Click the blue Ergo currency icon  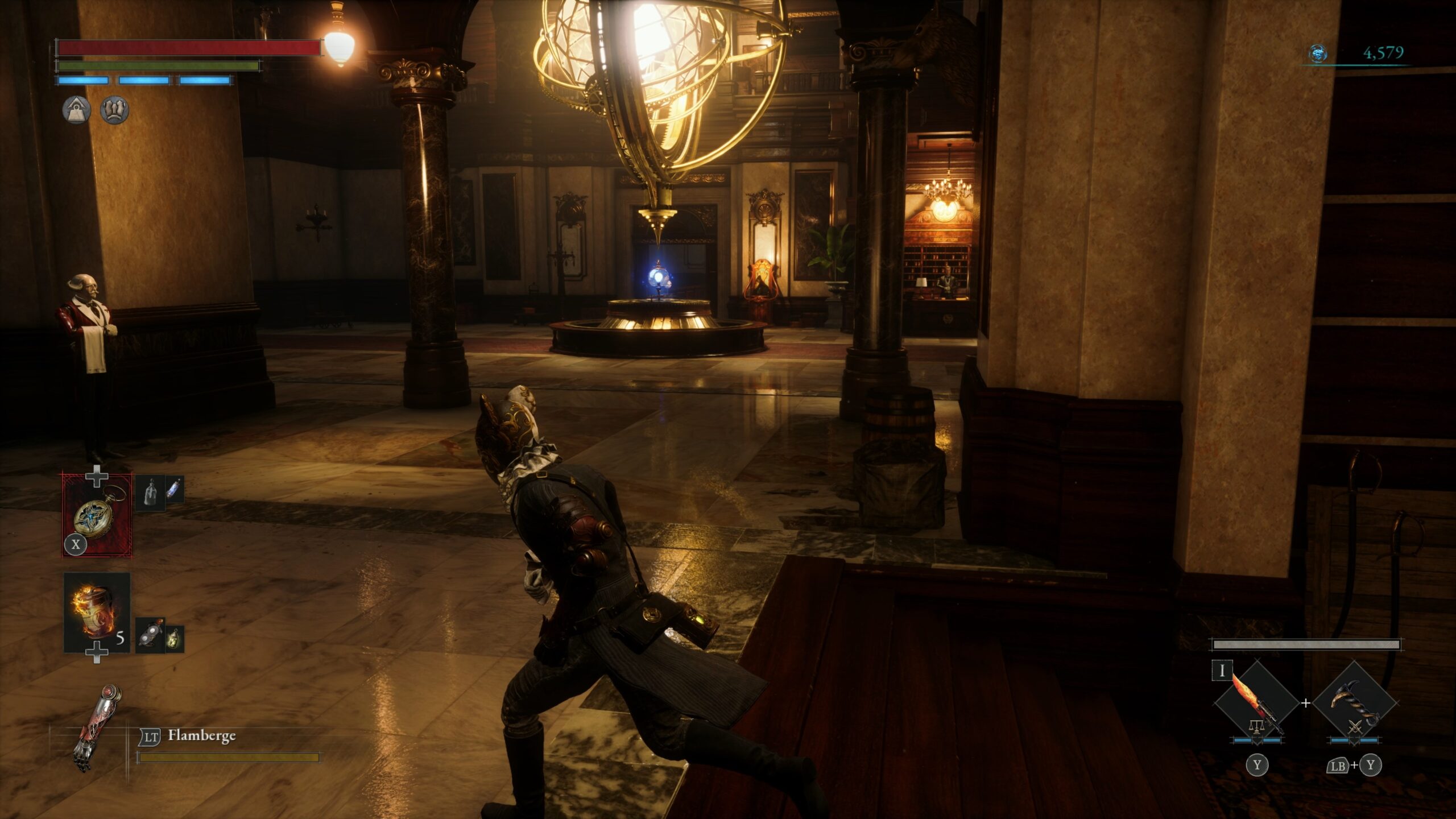tap(1318, 53)
